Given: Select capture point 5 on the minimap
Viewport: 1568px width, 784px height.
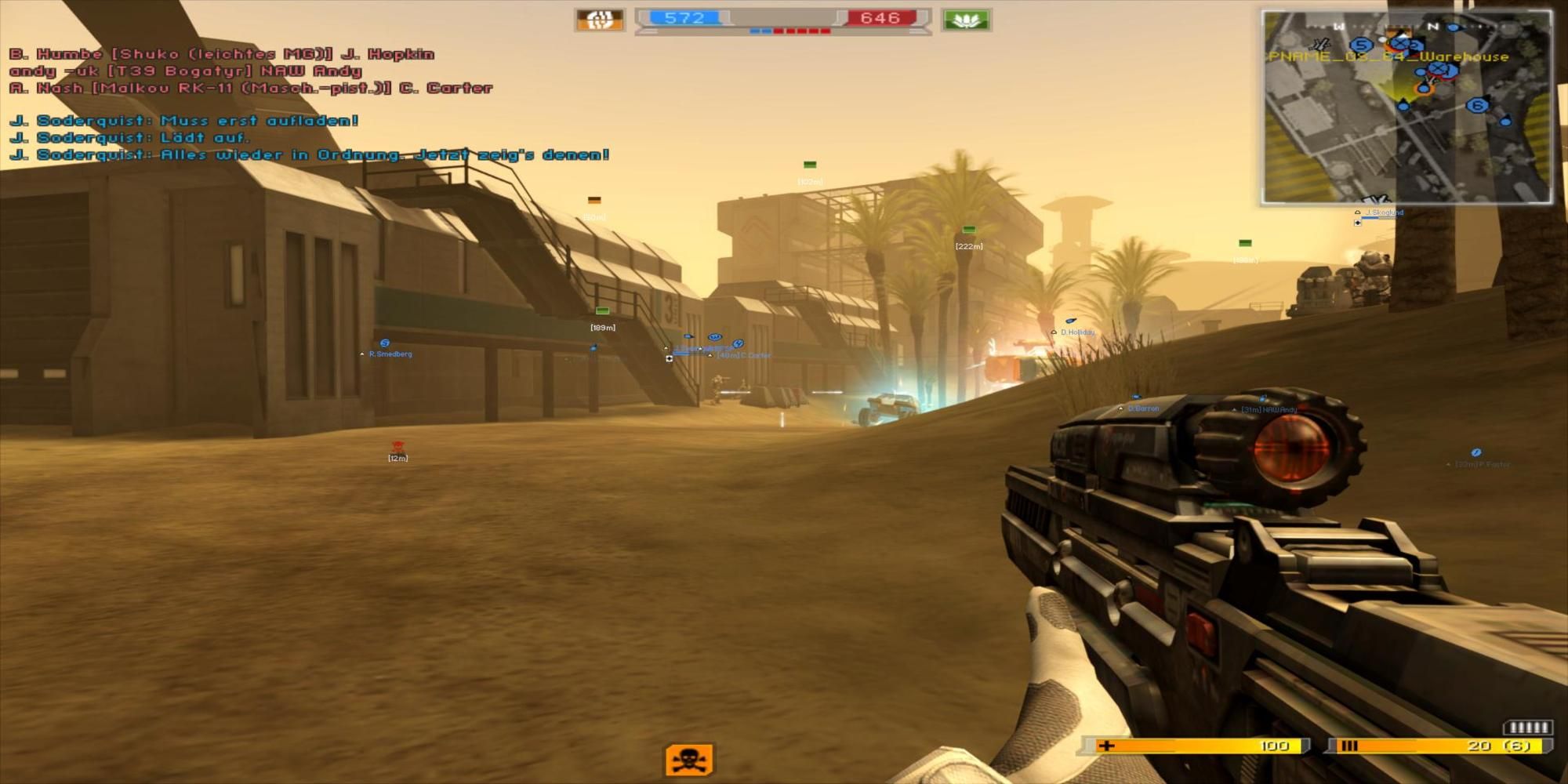Looking at the screenshot, I should tap(1362, 44).
